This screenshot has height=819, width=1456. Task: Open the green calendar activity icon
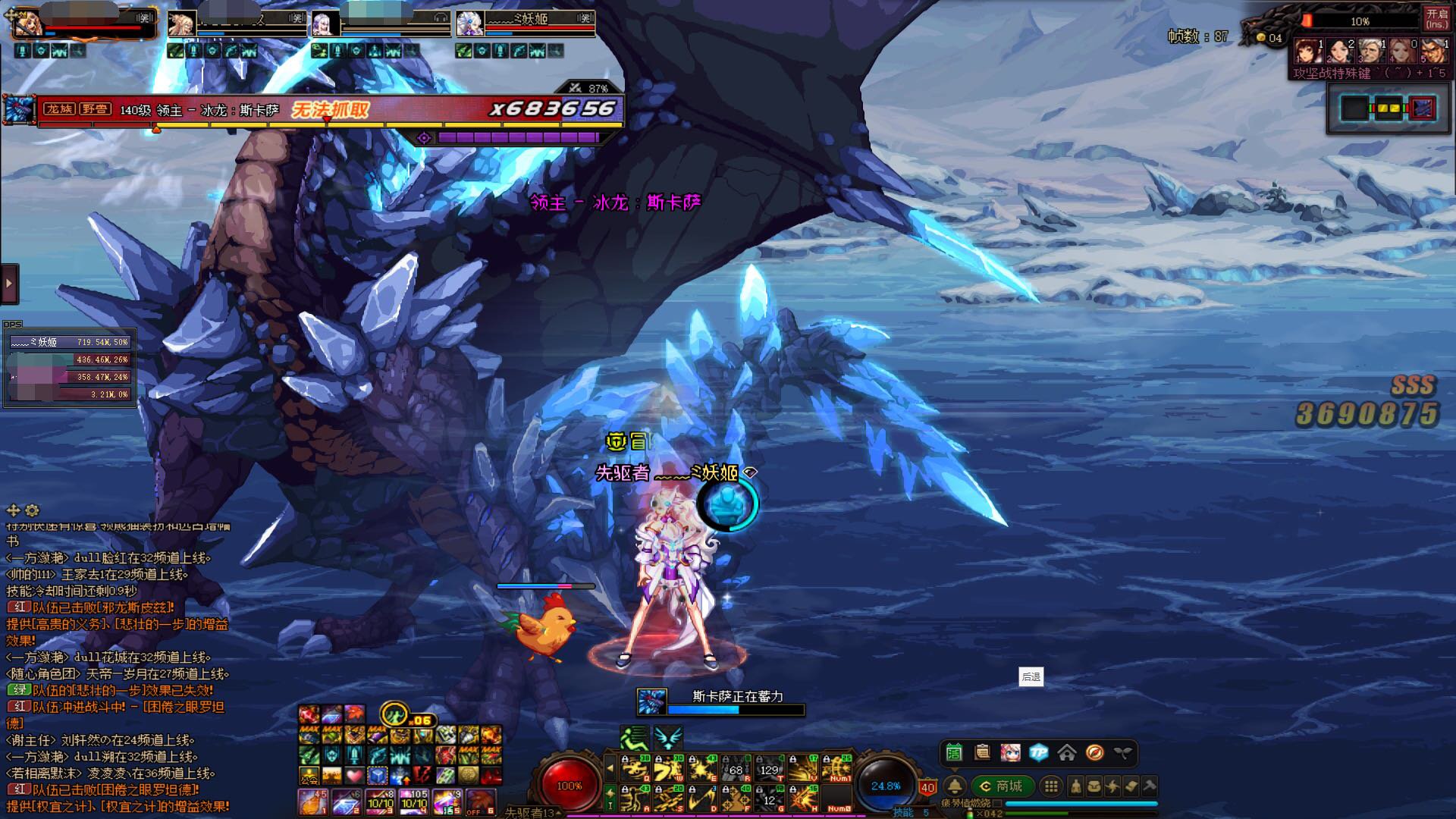(954, 752)
